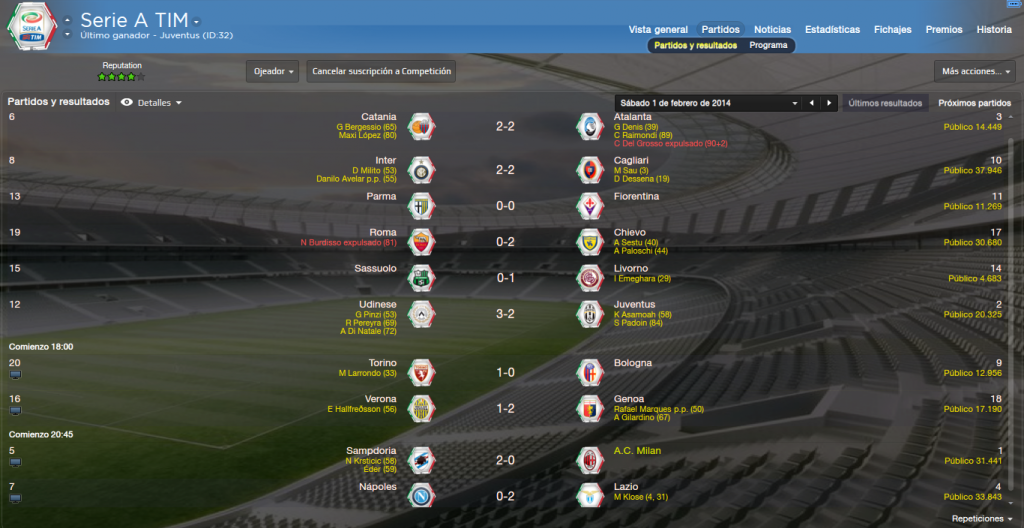Advance to the next match date
The width and height of the screenshot is (1024, 528).
click(x=828, y=103)
